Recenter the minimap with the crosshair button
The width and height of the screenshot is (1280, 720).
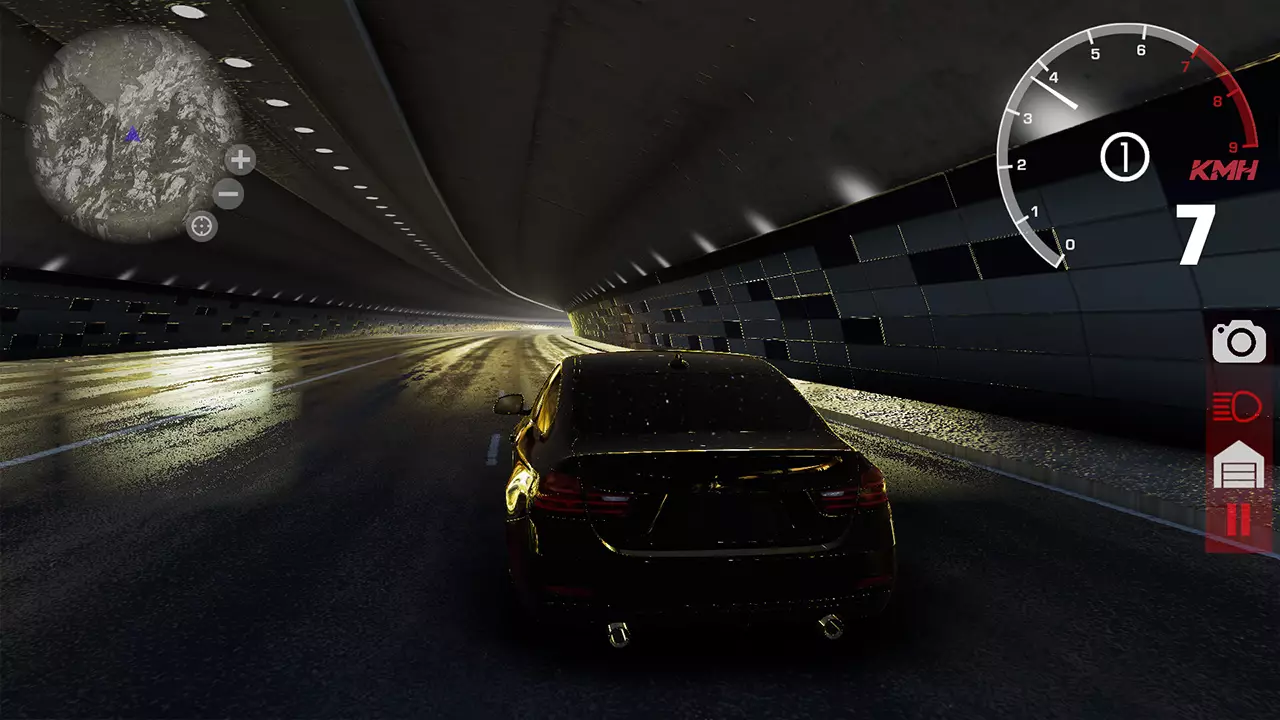[x=202, y=226]
